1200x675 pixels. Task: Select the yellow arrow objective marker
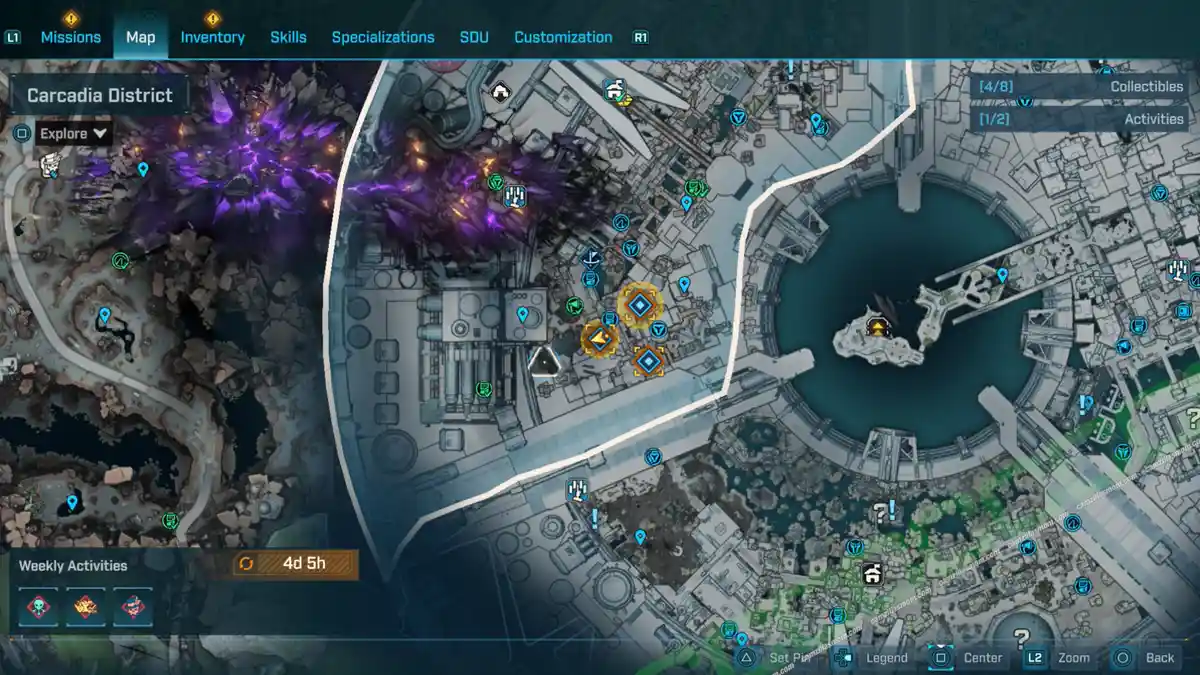coord(599,340)
